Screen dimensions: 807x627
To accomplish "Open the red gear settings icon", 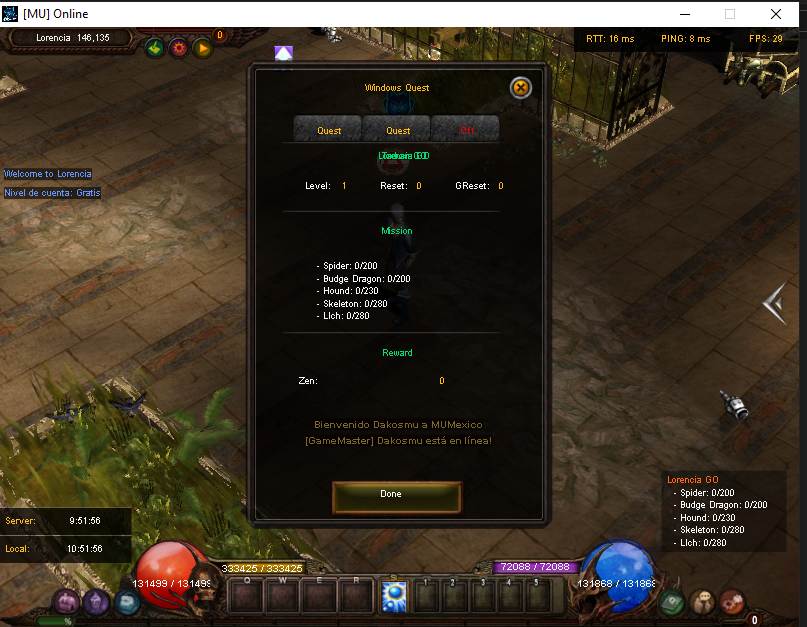I will pos(178,47).
